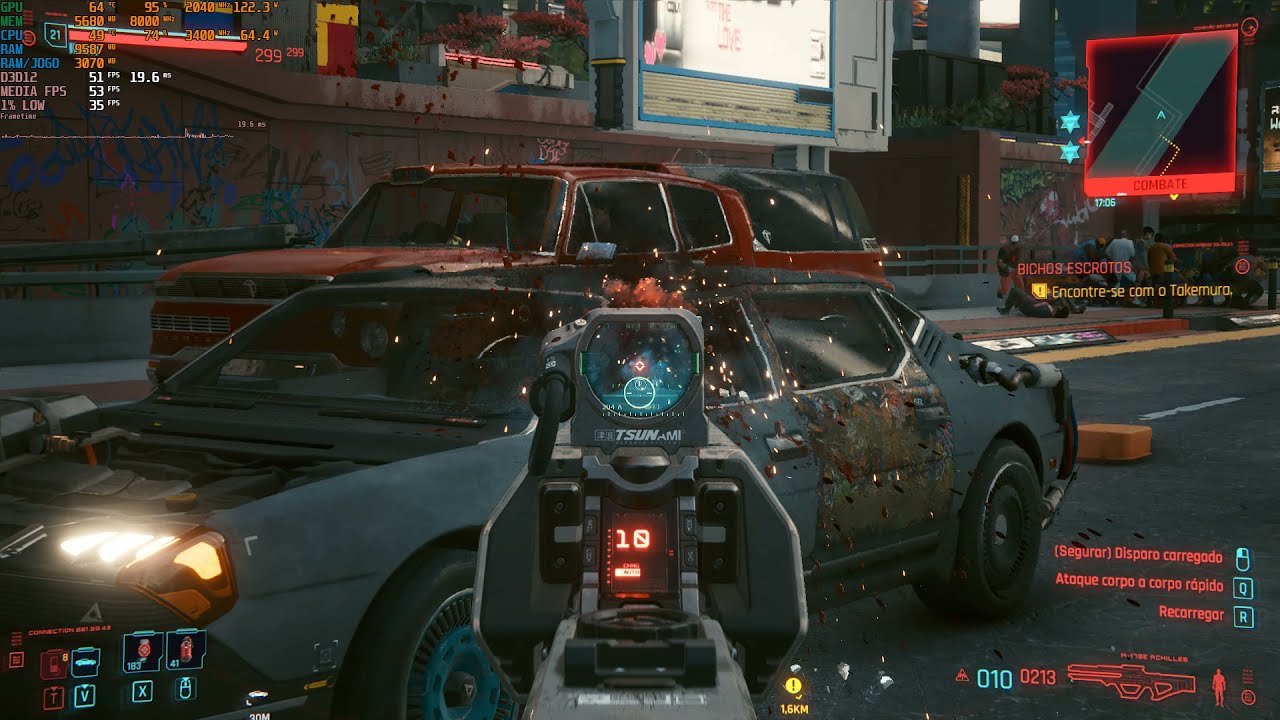Click the yellow exclamation marker above 1,6KM
Viewport: 1280px width, 720px height.
point(793,687)
